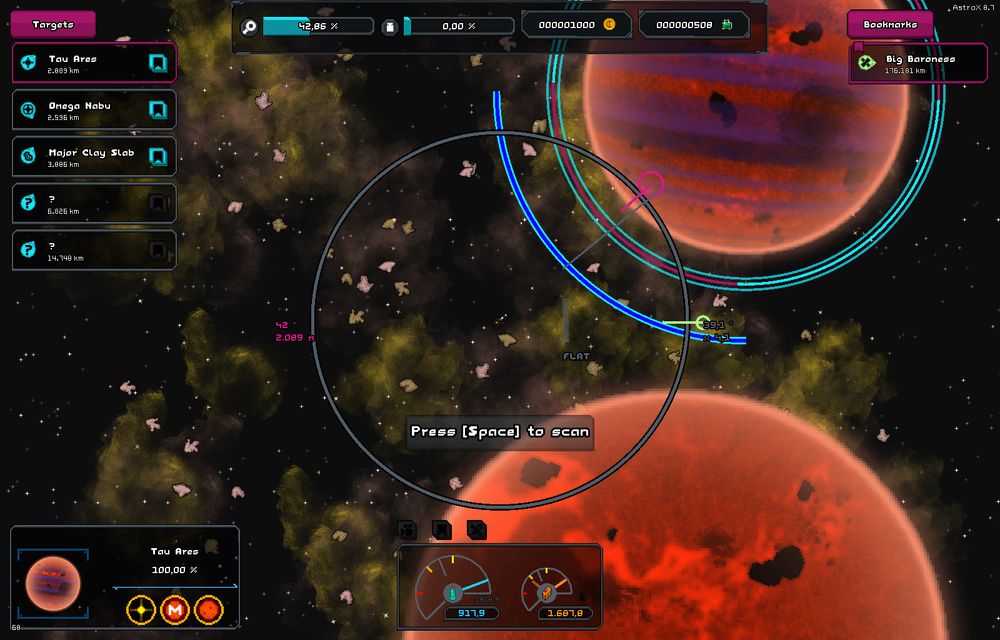The height and width of the screenshot is (640, 1000).
Task: Open the bookmark icon above the gauges
Action: (x=441, y=529)
